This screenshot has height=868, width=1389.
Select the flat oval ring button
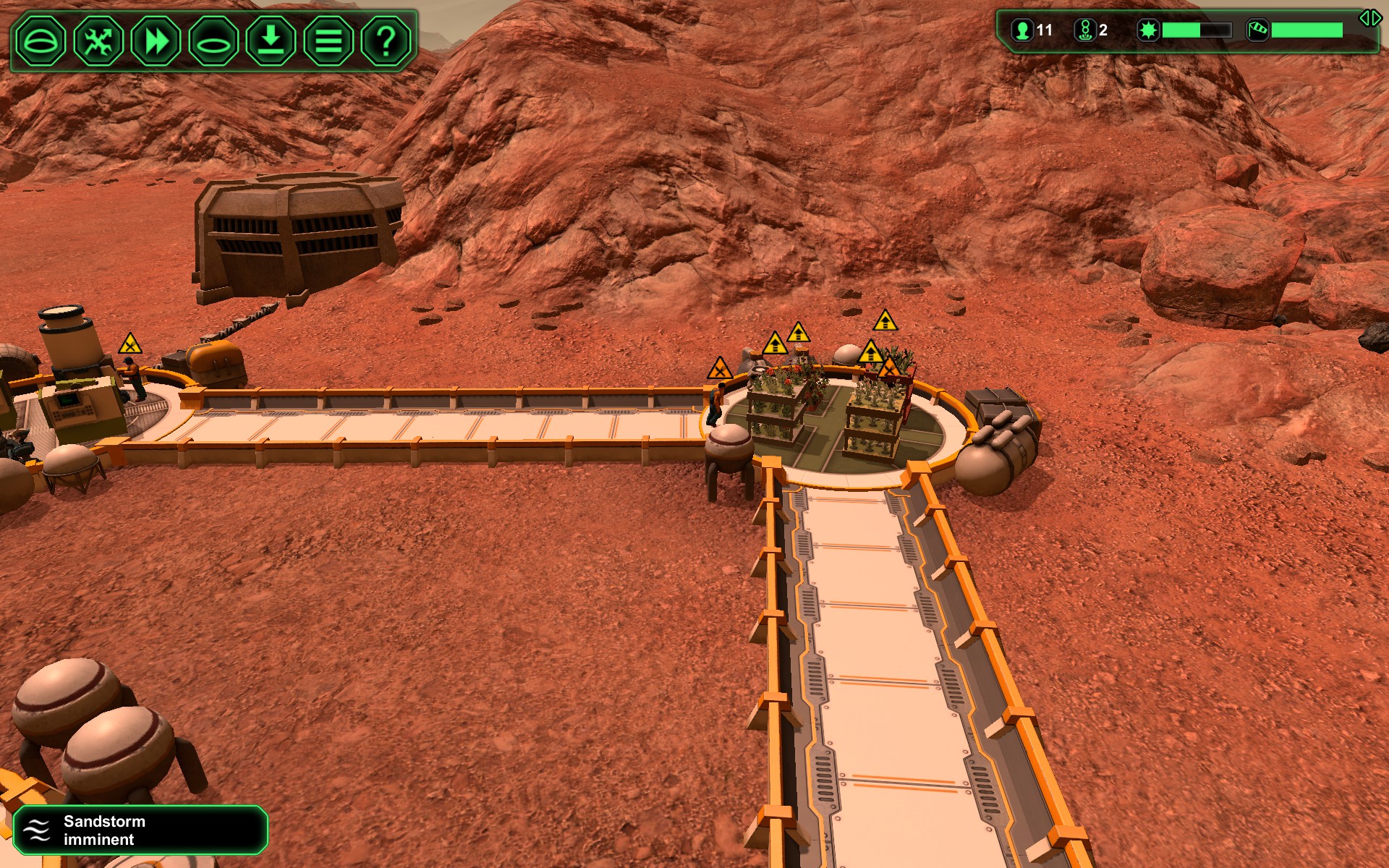tap(213, 41)
